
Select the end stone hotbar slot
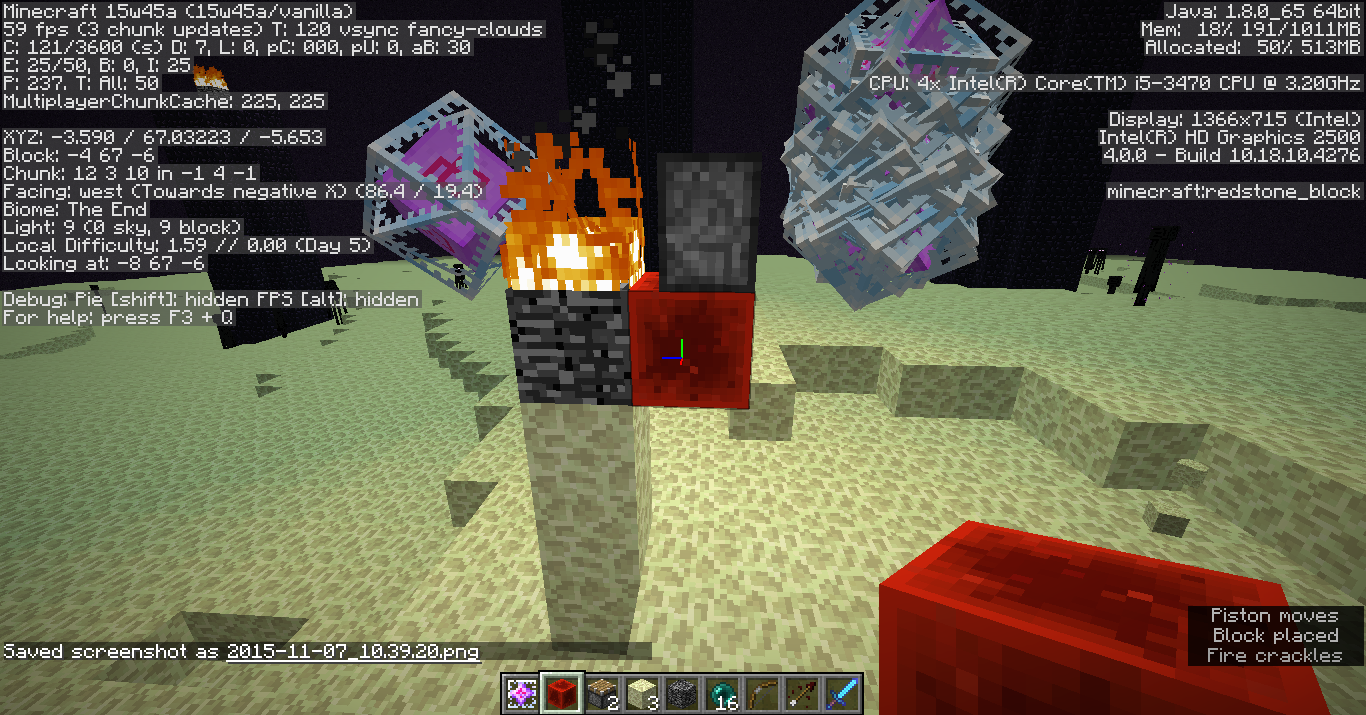(x=641, y=693)
